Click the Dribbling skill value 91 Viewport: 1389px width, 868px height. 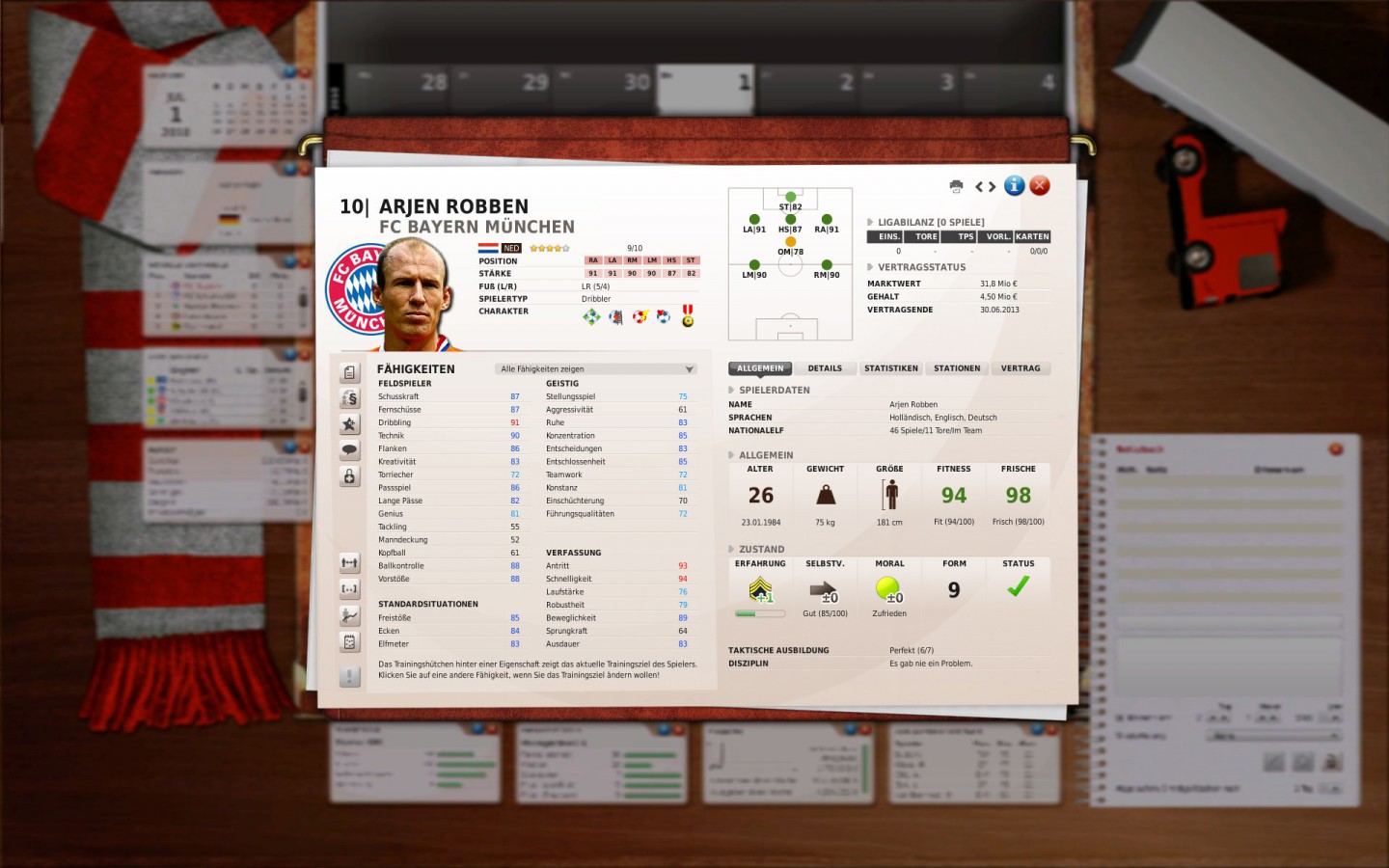pos(514,422)
